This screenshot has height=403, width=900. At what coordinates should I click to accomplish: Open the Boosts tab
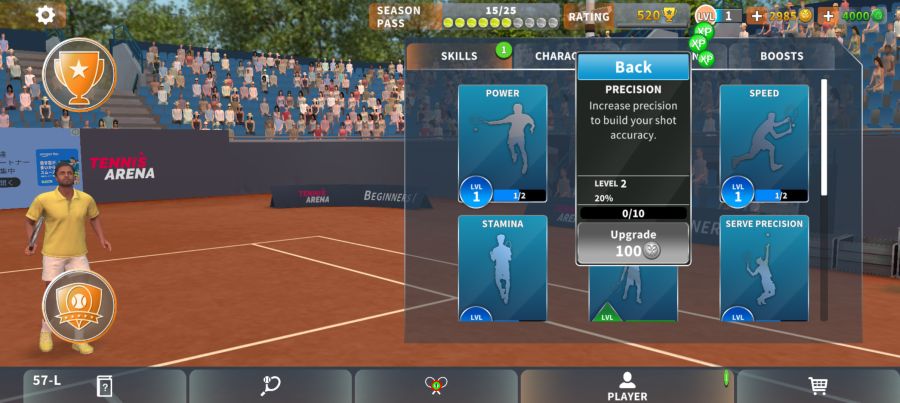[781, 56]
